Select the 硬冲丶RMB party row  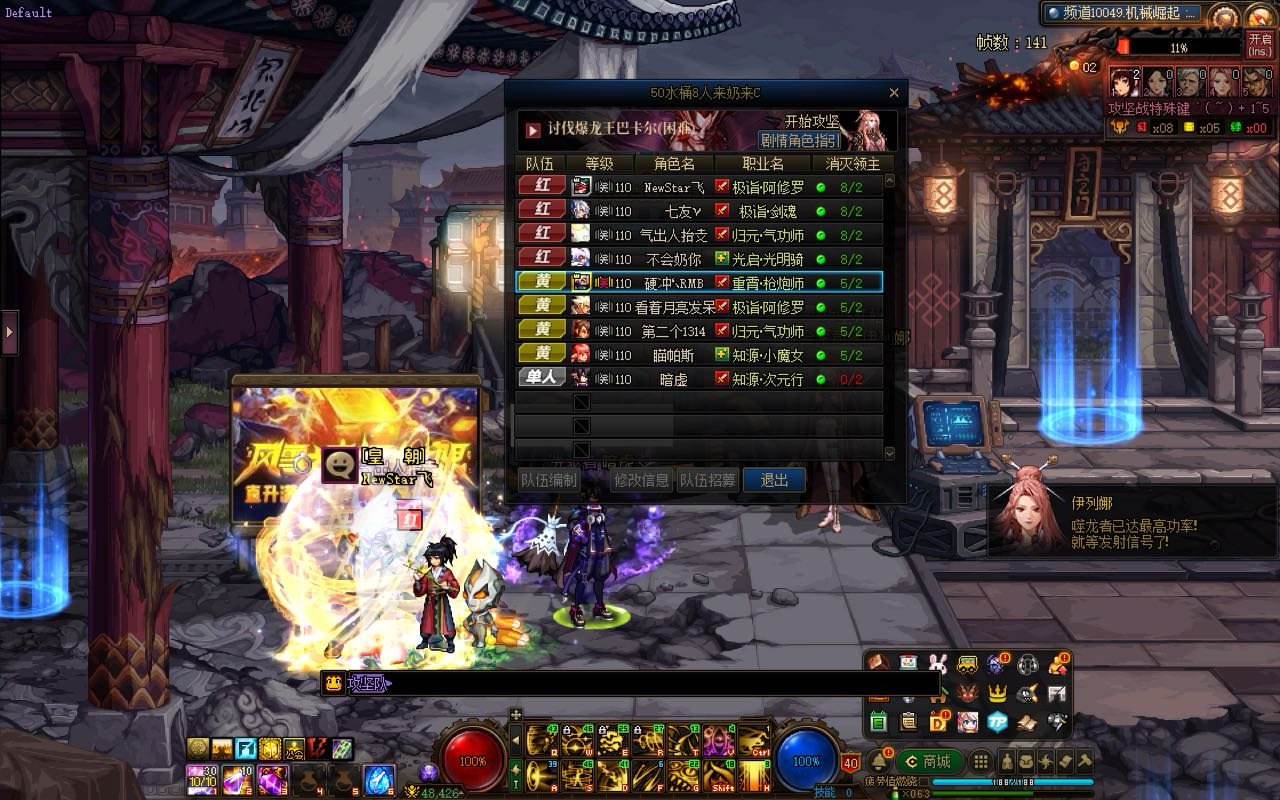698,283
